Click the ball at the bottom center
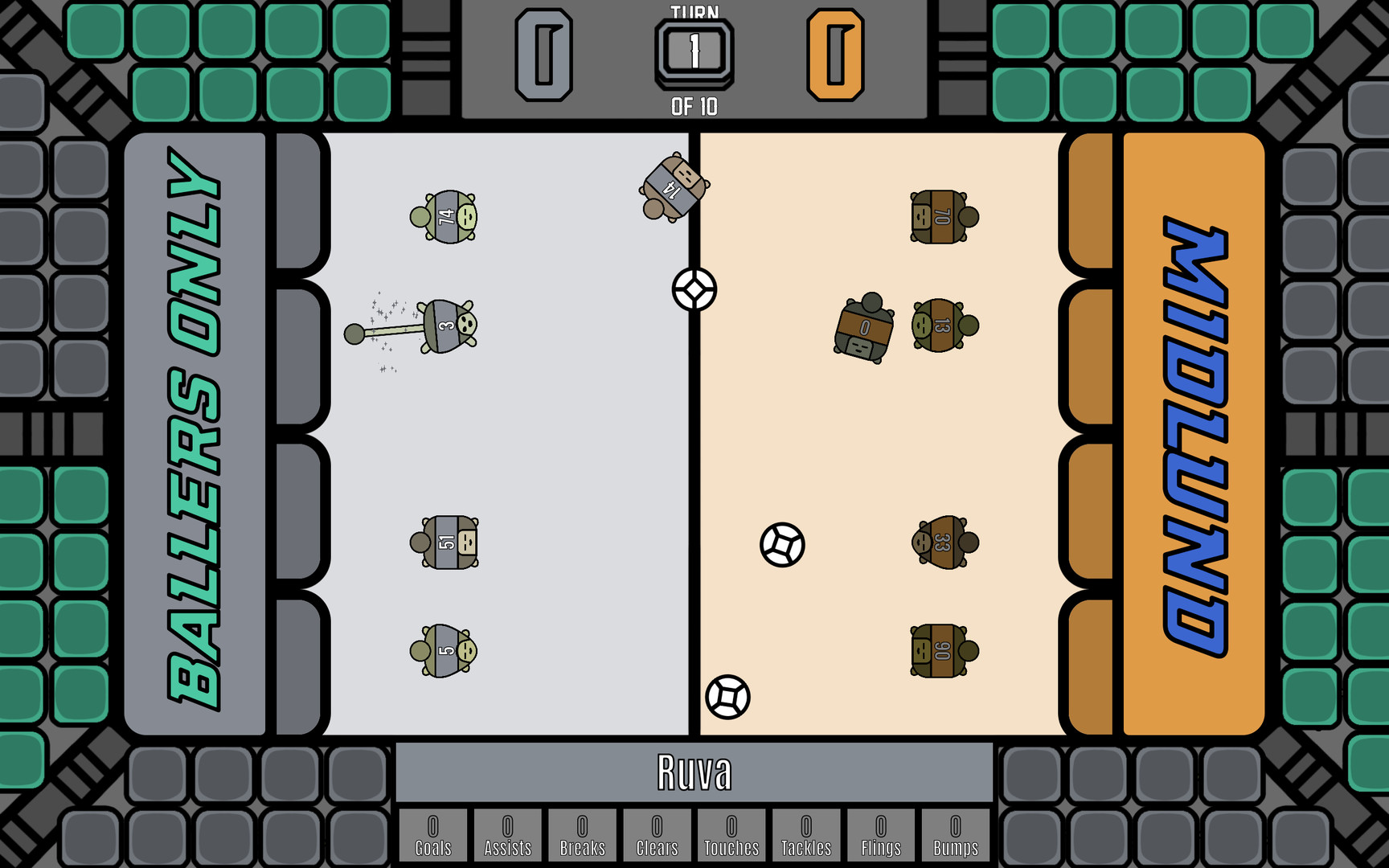The width and height of the screenshot is (1389, 868). pyautogui.click(x=726, y=698)
